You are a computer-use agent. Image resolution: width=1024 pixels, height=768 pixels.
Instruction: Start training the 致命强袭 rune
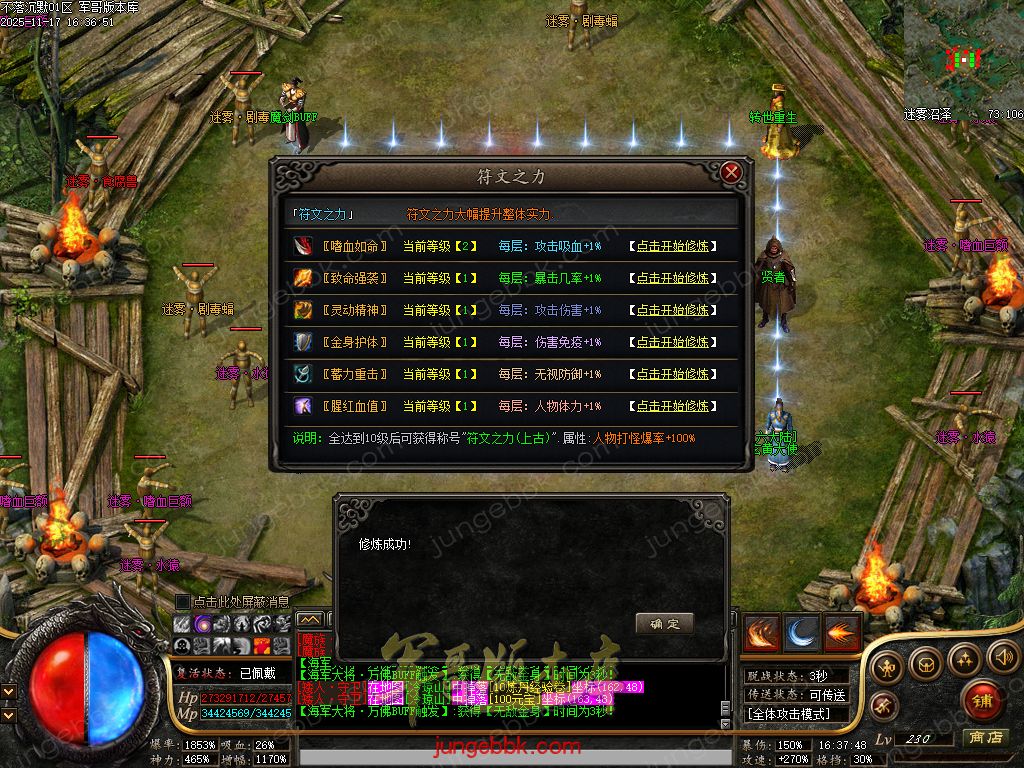tap(673, 278)
